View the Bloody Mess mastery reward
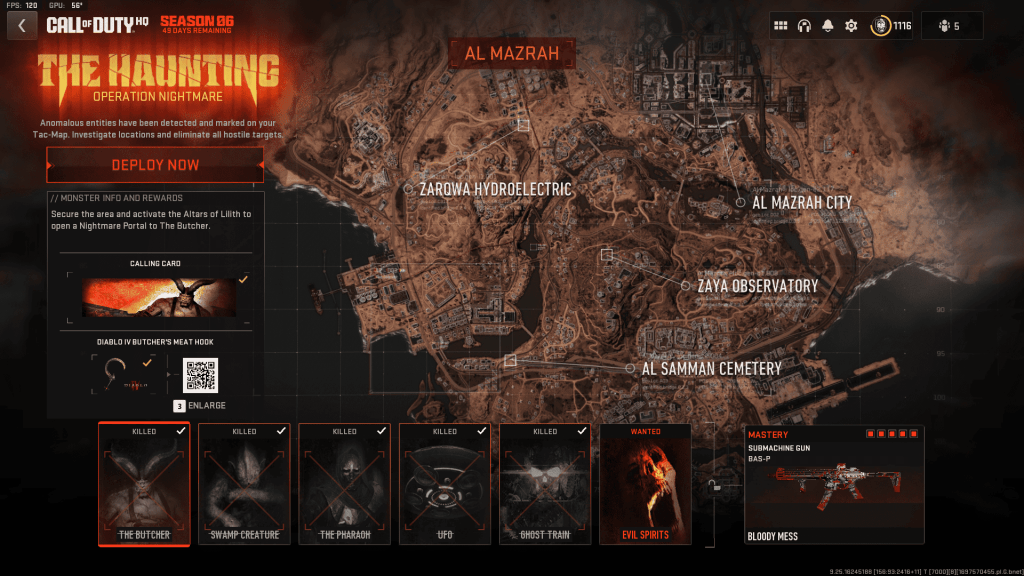 (x=834, y=484)
